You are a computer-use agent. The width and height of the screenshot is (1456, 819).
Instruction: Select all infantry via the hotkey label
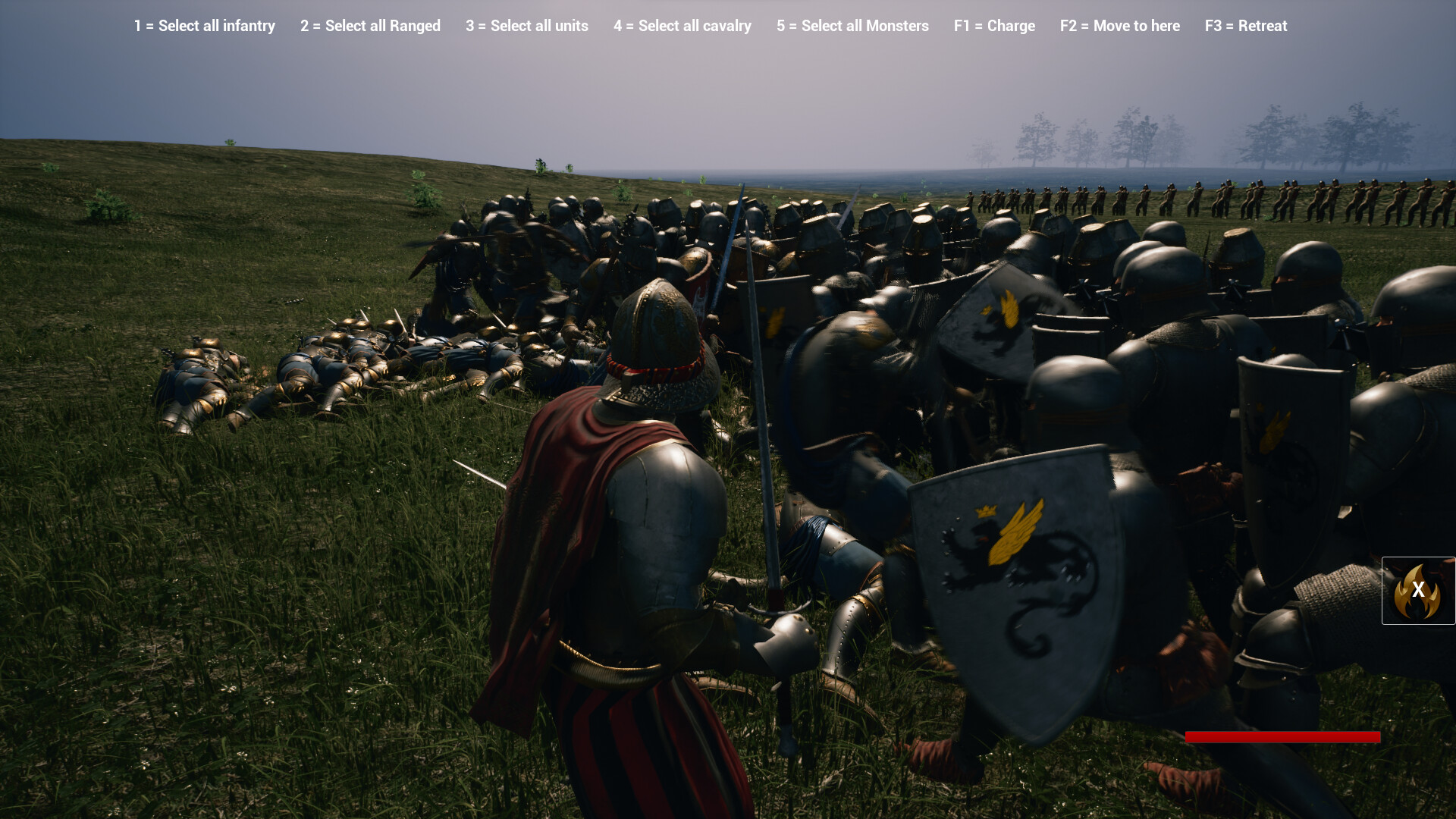(x=204, y=26)
